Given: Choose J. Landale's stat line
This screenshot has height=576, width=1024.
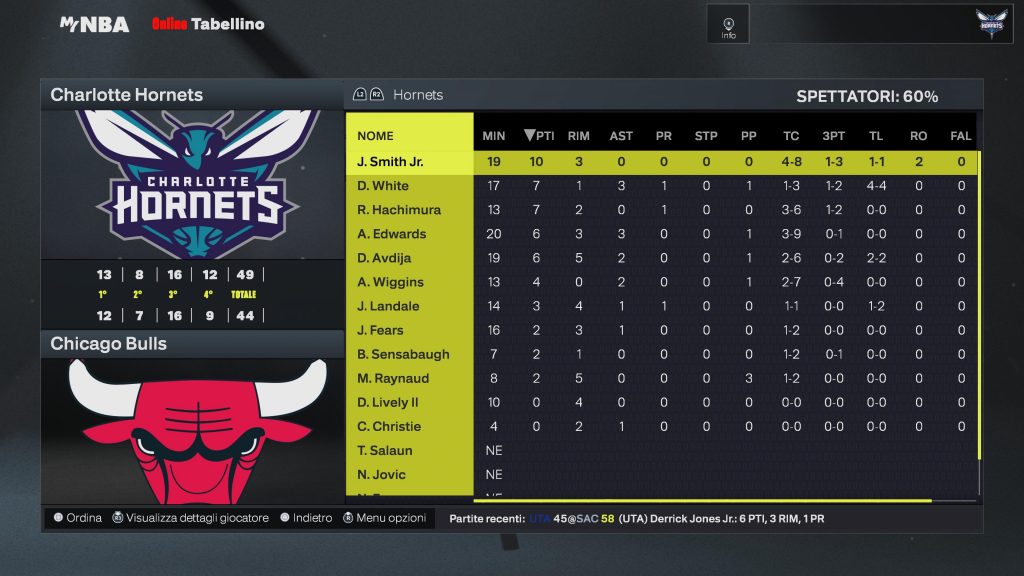Looking at the screenshot, I should tap(389, 306).
